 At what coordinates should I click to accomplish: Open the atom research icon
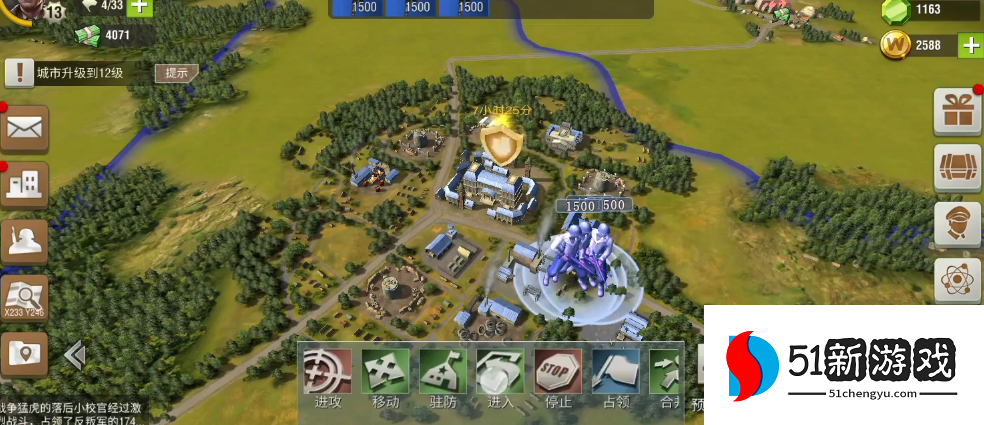click(x=957, y=281)
